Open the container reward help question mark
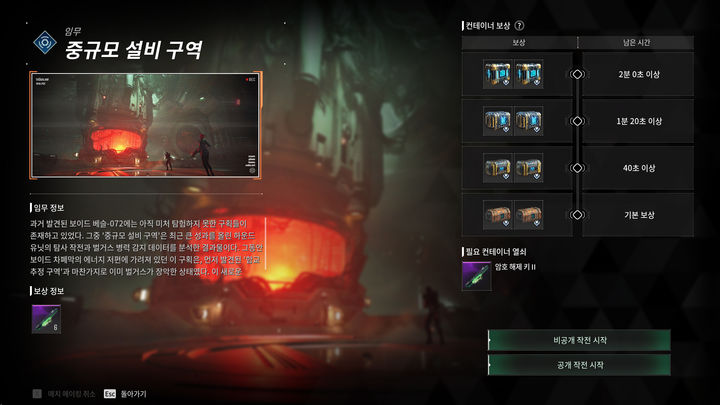 click(519, 26)
